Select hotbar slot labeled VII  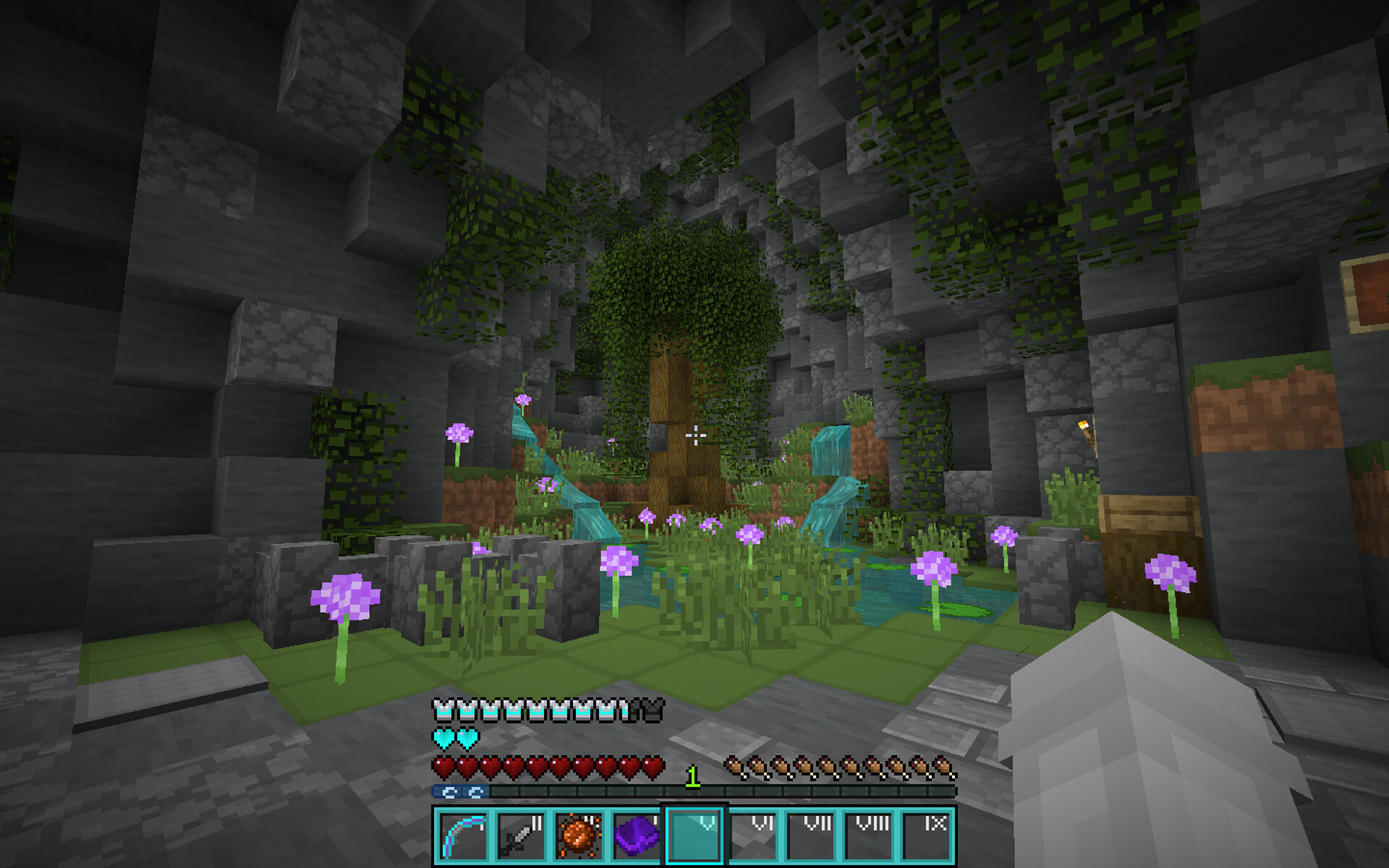[x=810, y=835]
